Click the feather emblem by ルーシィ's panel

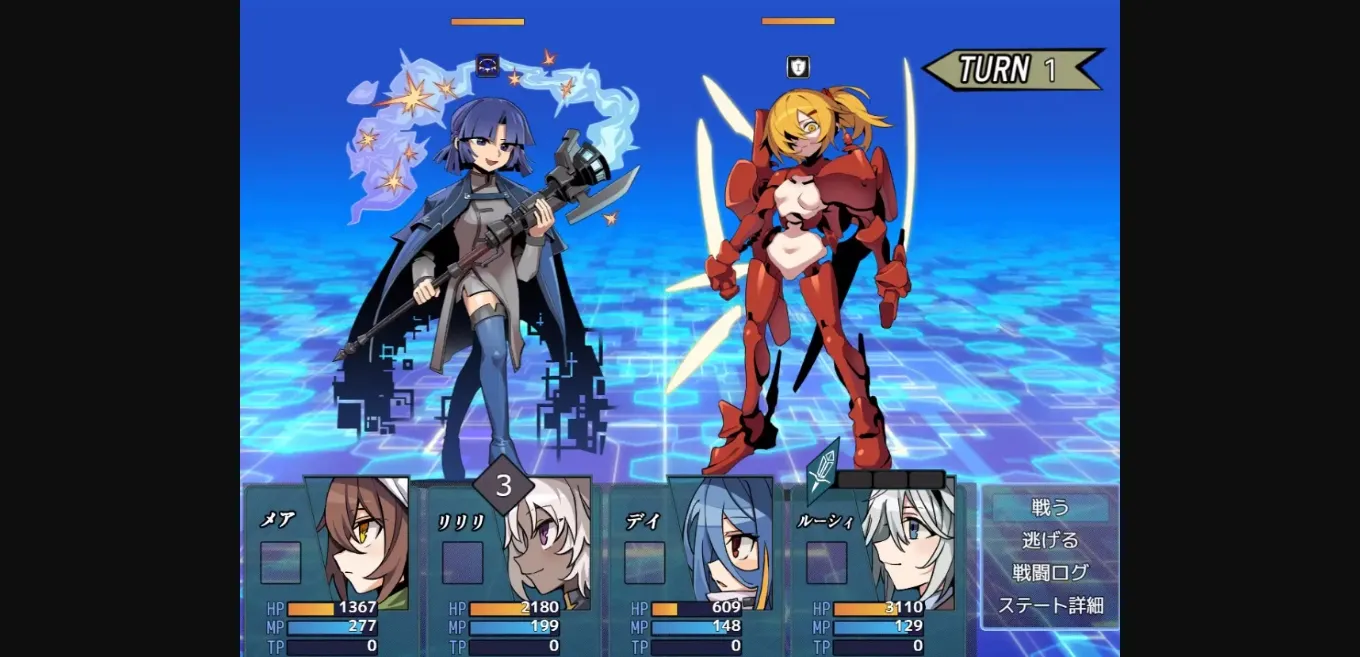(x=823, y=468)
